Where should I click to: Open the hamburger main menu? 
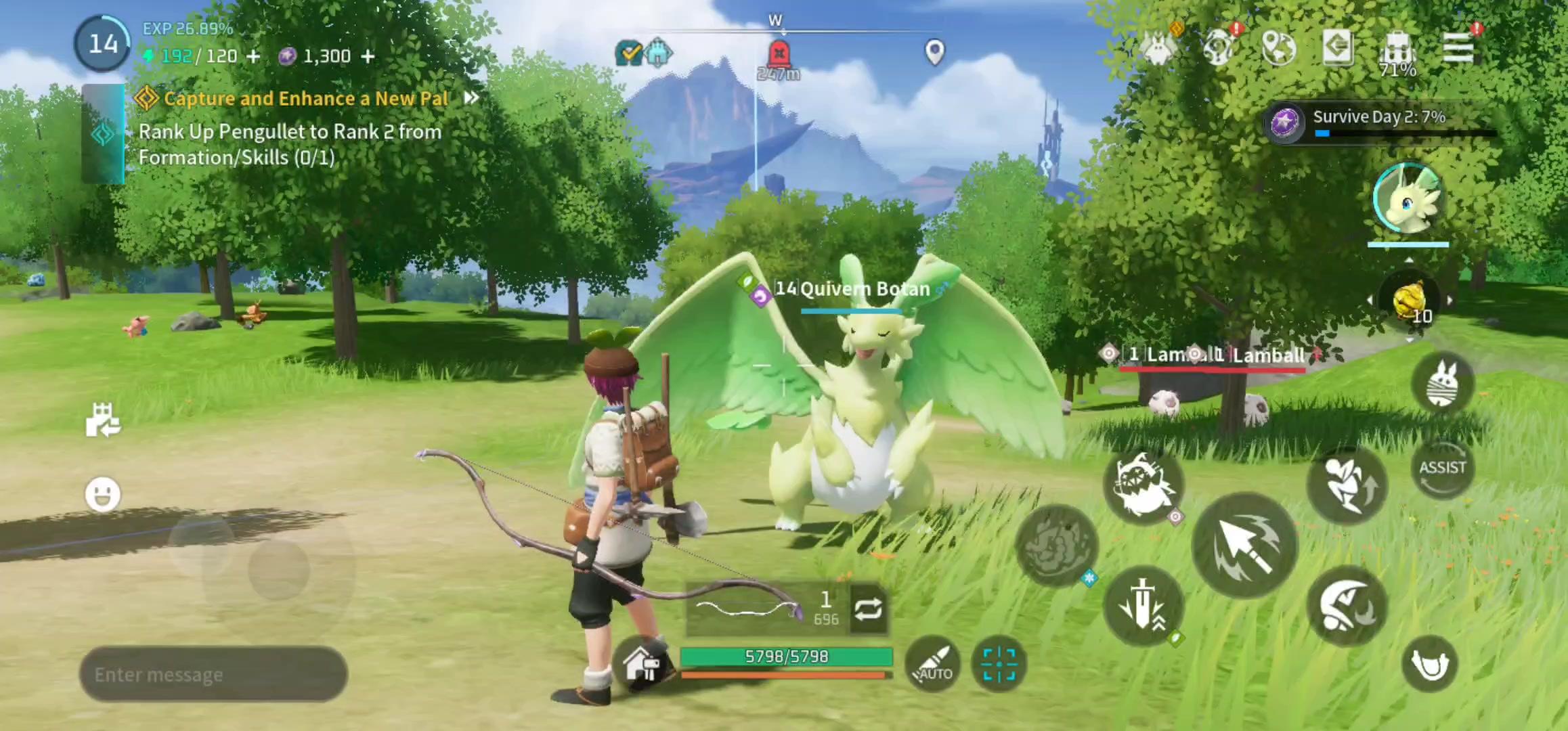[x=1458, y=47]
